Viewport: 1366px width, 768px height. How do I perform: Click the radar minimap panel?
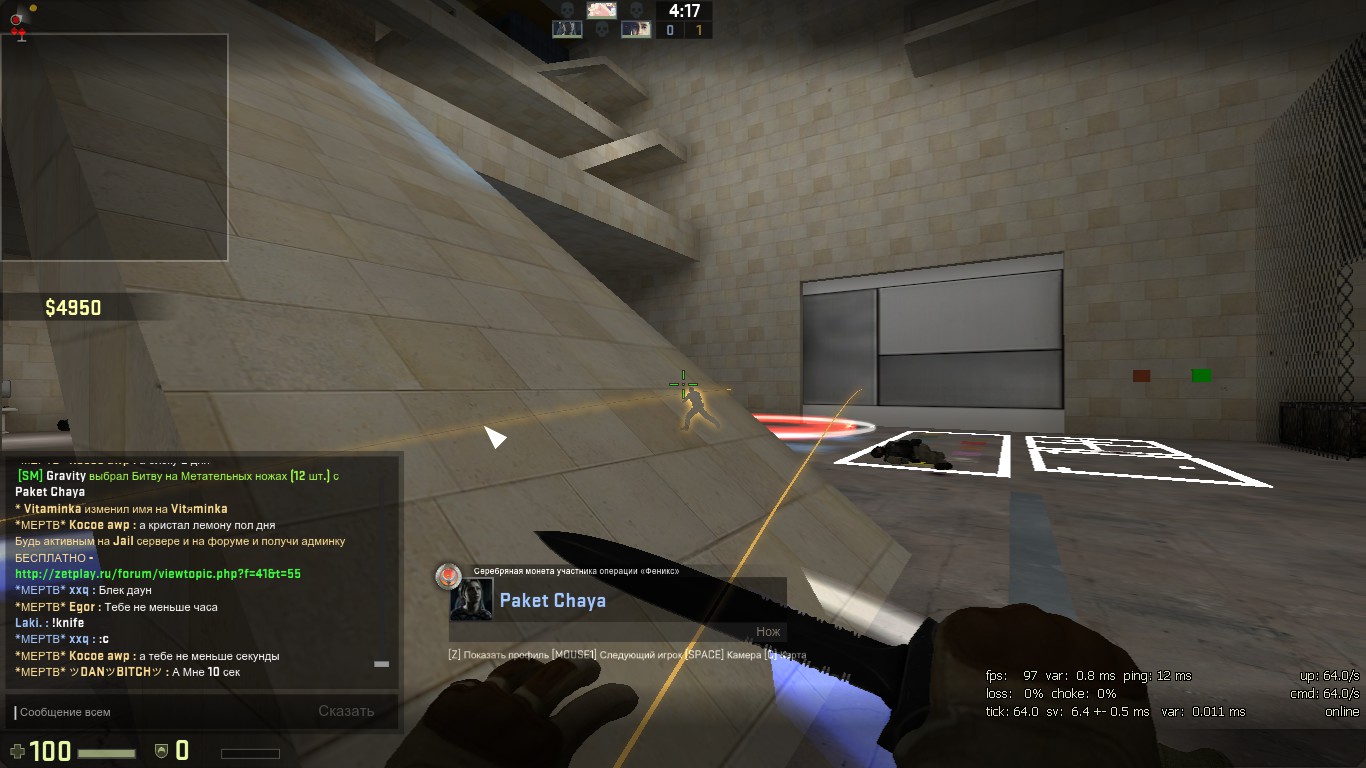pyautogui.click(x=115, y=147)
